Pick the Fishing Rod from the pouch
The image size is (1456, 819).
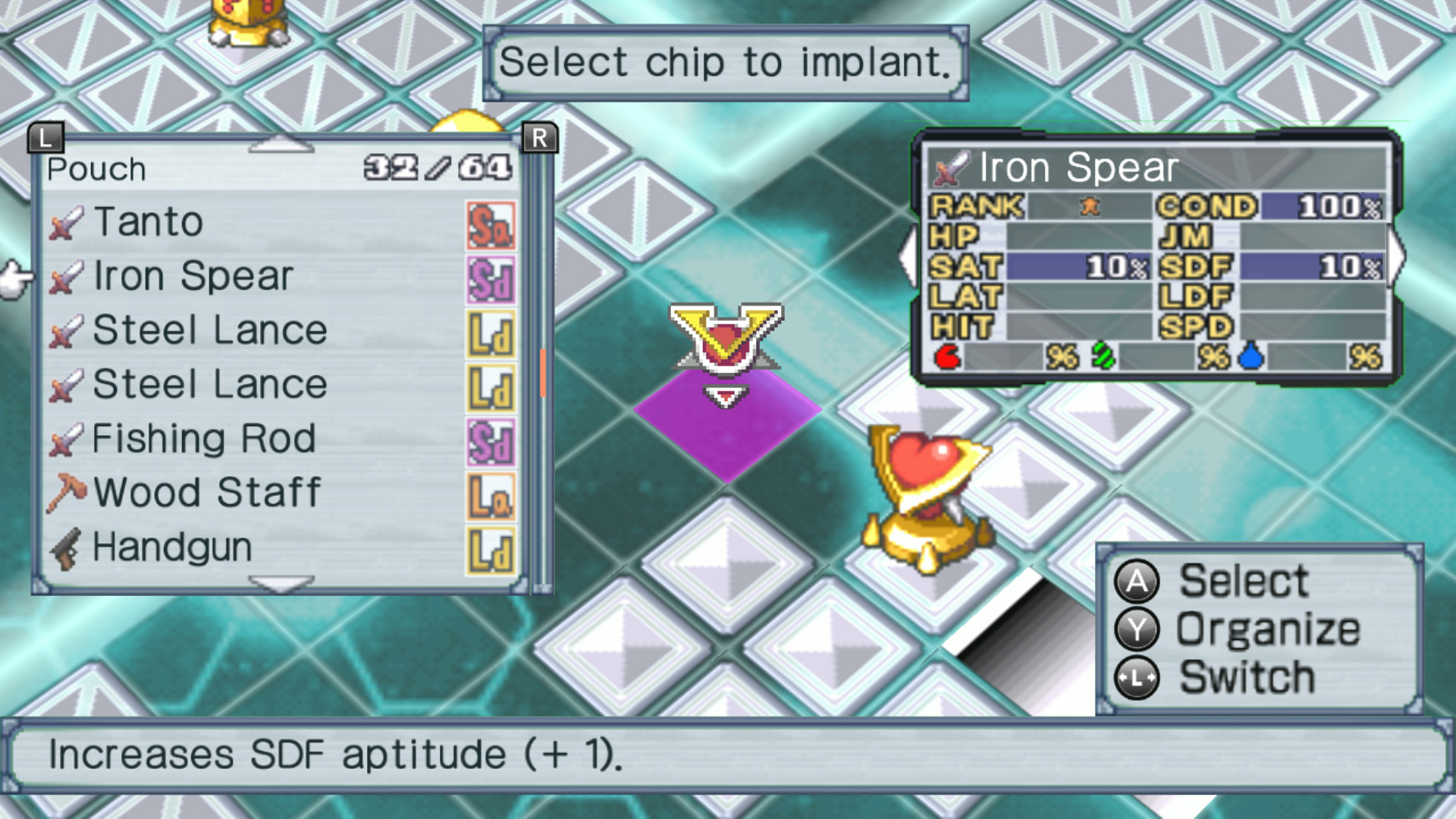pyautogui.click(x=203, y=439)
